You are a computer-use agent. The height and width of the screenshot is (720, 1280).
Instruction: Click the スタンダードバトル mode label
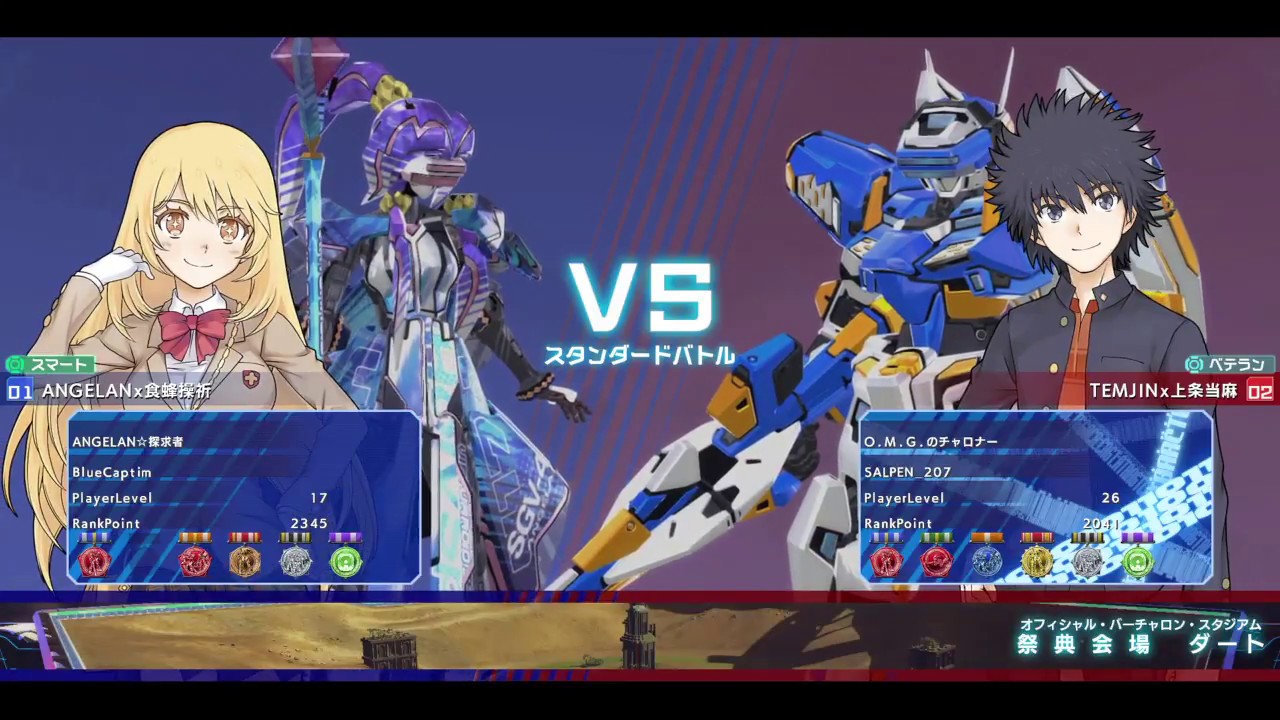point(640,353)
